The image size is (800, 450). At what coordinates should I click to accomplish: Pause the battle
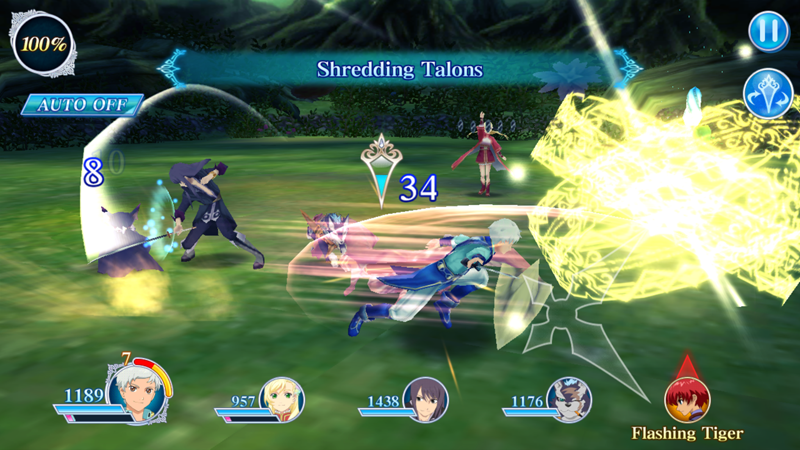tap(767, 33)
